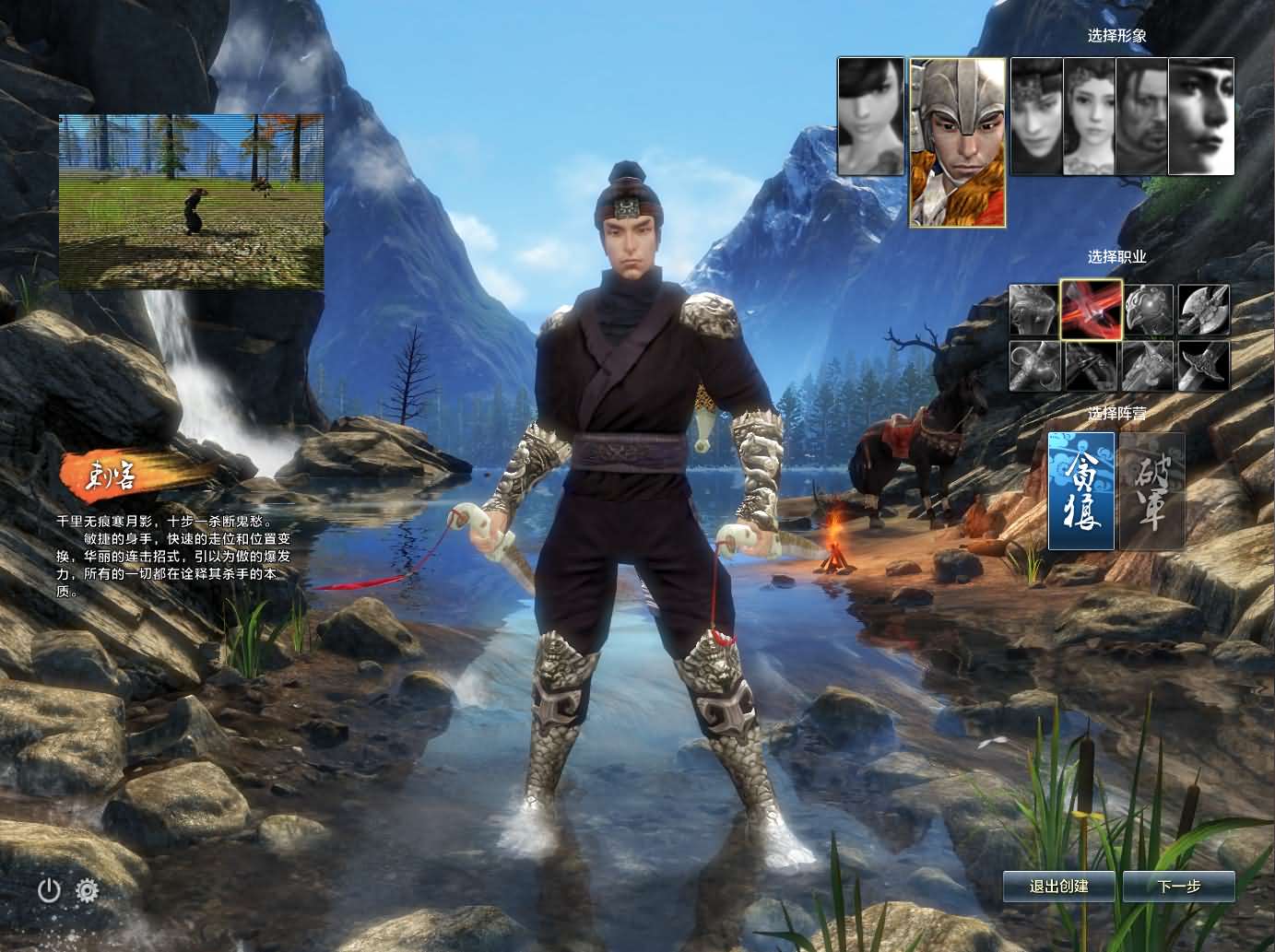Pick the broad sword class icon

click(x=1204, y=366)
